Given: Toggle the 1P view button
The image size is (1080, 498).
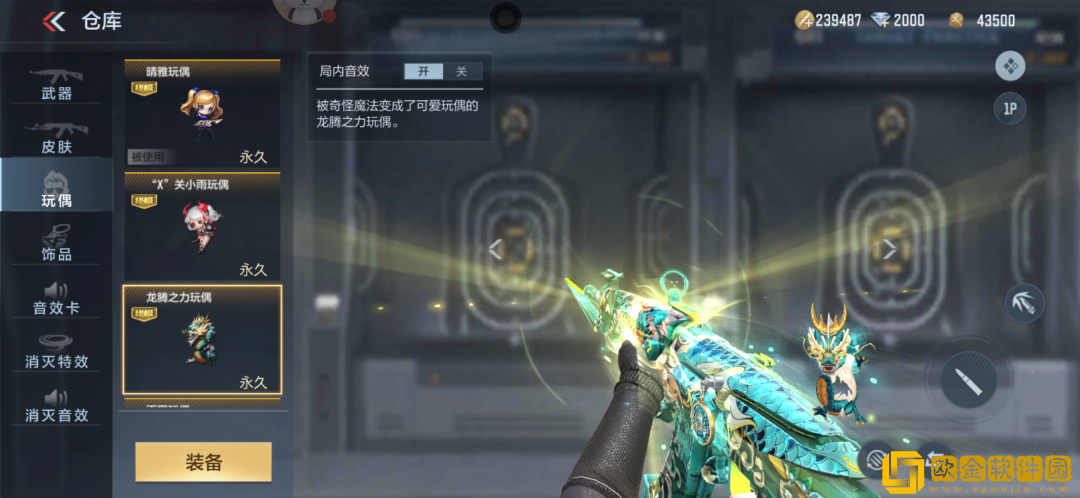Looking at the screenshot, I should click(x=1009, y=109).
